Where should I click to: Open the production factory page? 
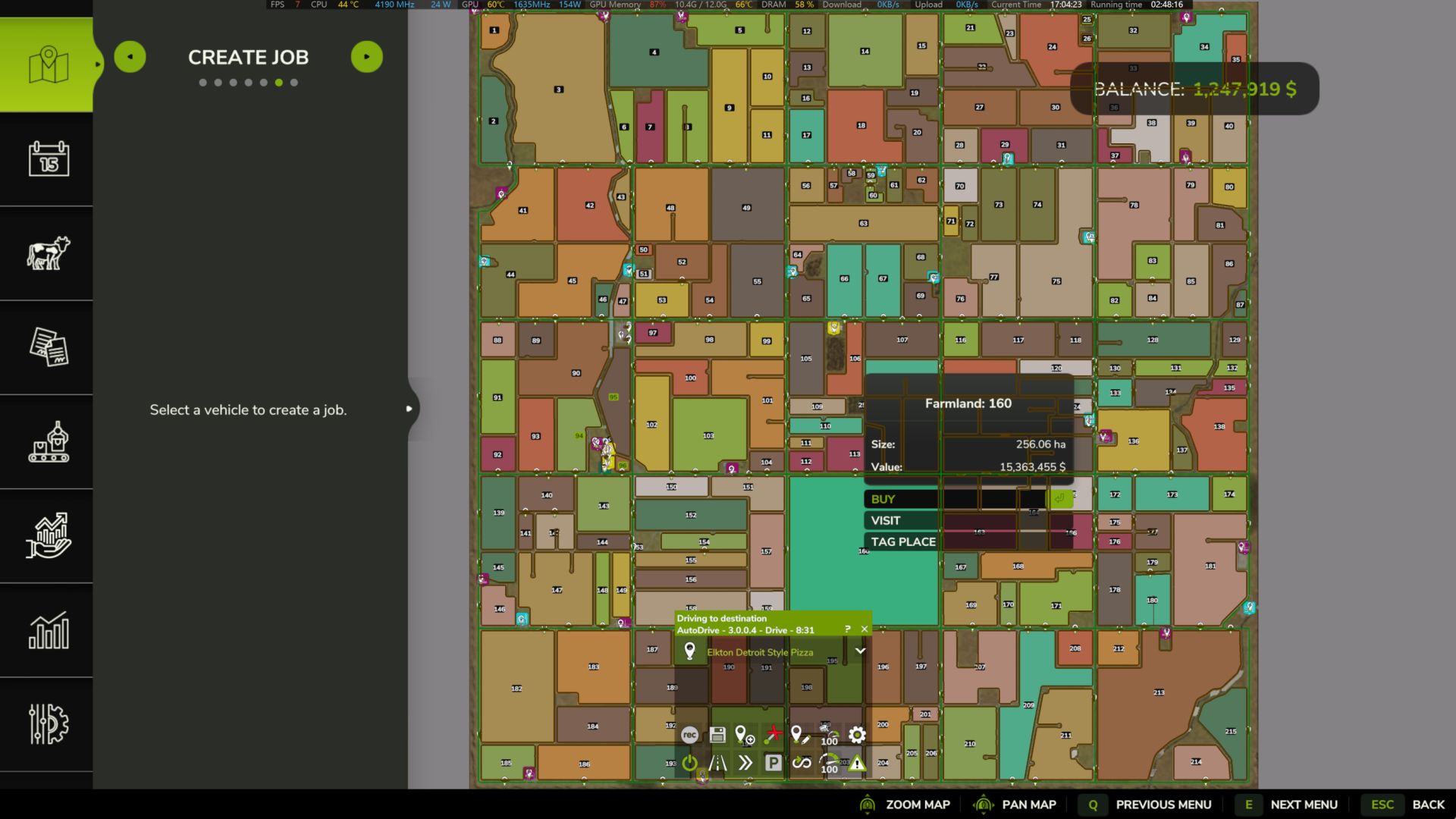point(48,441)
